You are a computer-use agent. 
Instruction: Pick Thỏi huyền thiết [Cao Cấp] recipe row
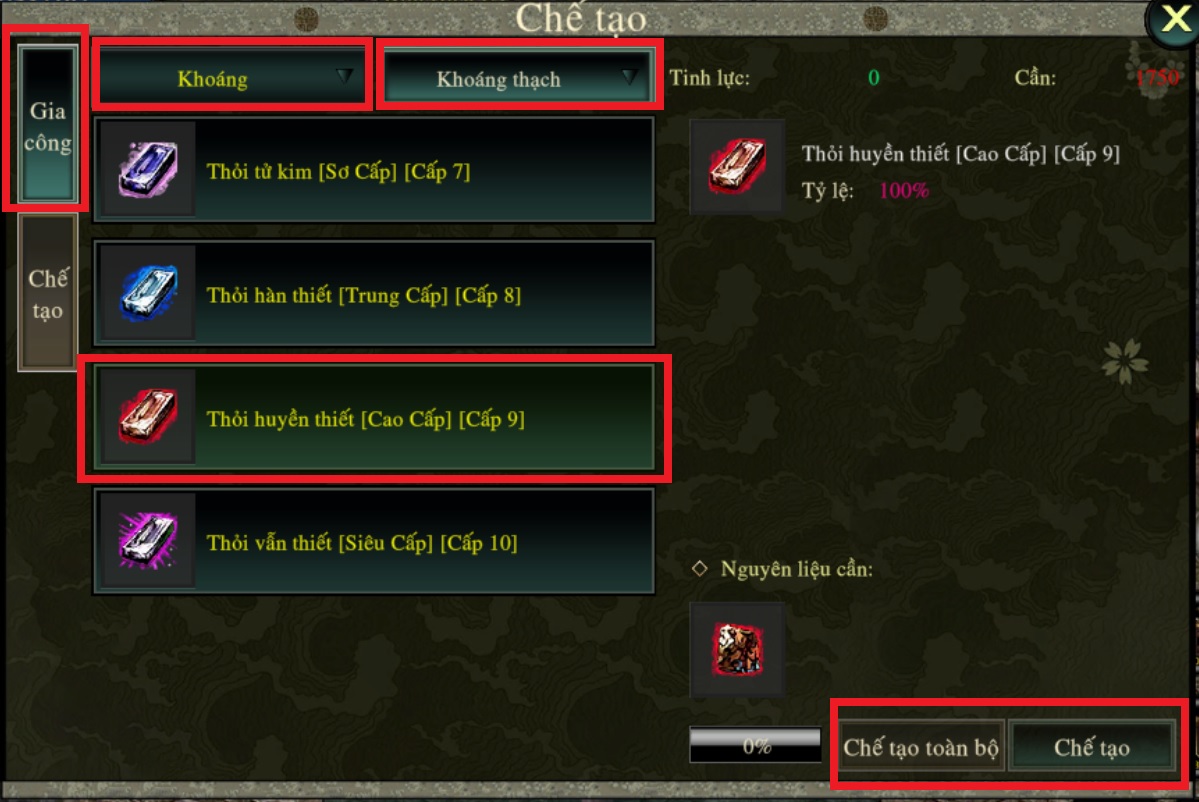click(374, 419)
